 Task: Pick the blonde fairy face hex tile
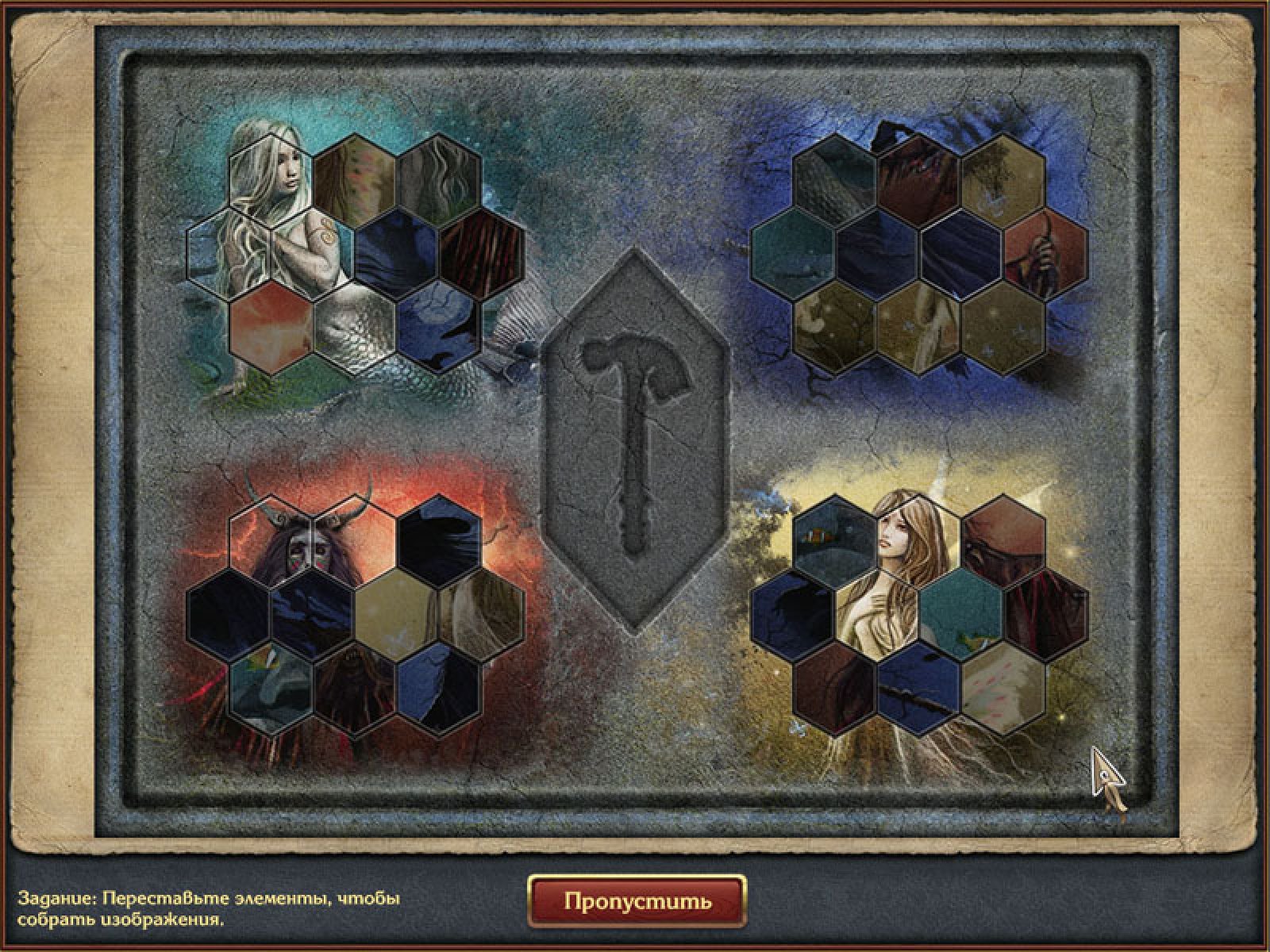(919, 538)
